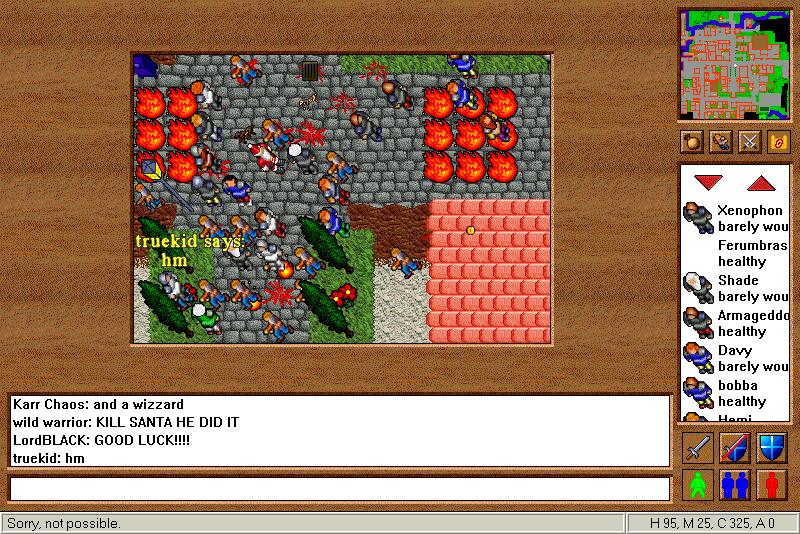Select the green walking figure stance
The image size is (800, 534).
click(699, 484)
